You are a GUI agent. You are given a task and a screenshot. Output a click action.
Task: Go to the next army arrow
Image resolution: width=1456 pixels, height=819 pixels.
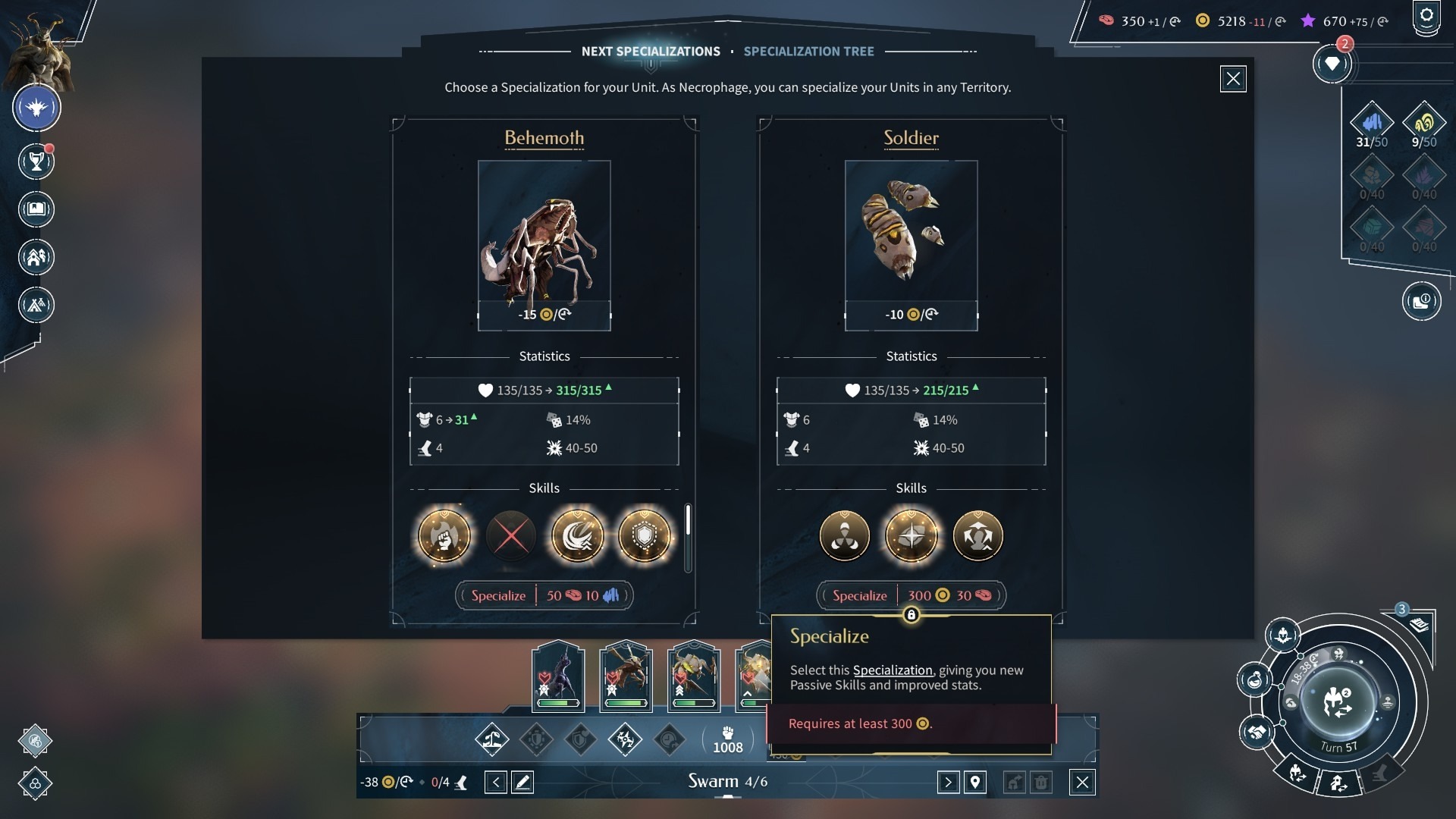click(948, 782)
